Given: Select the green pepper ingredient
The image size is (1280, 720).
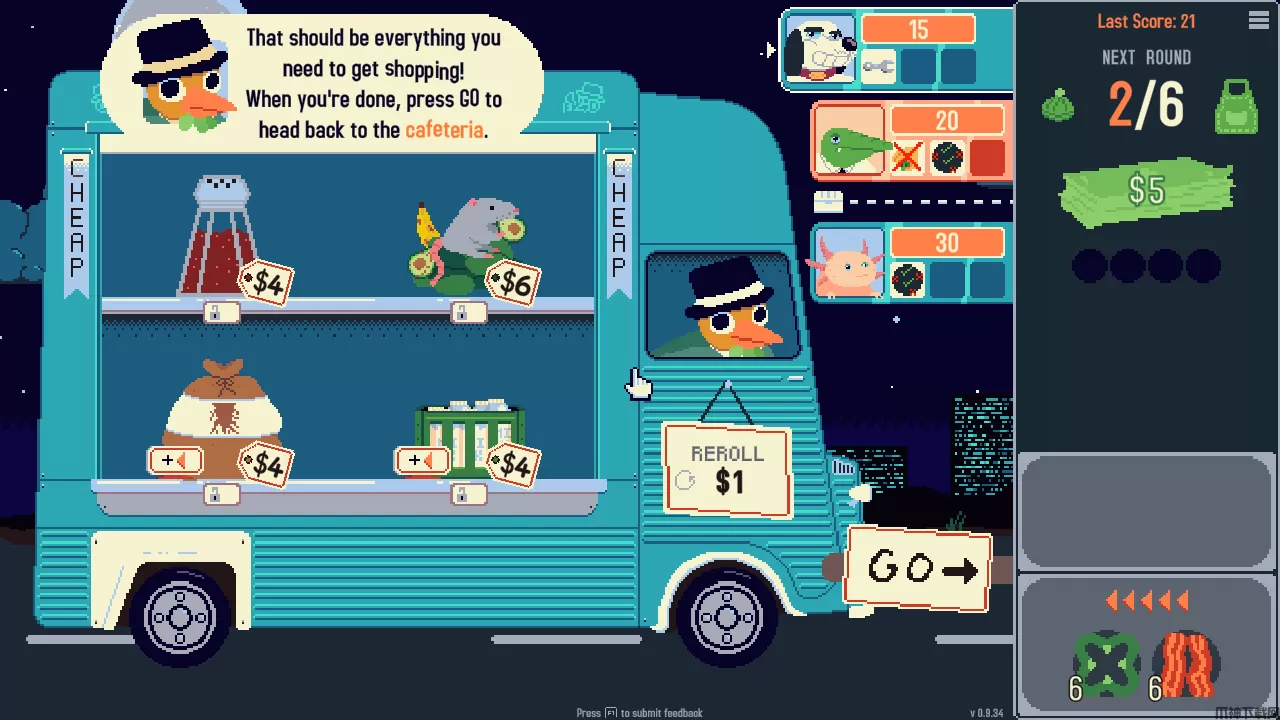Looking at the screenshot, I should [x=1107, y=663].
